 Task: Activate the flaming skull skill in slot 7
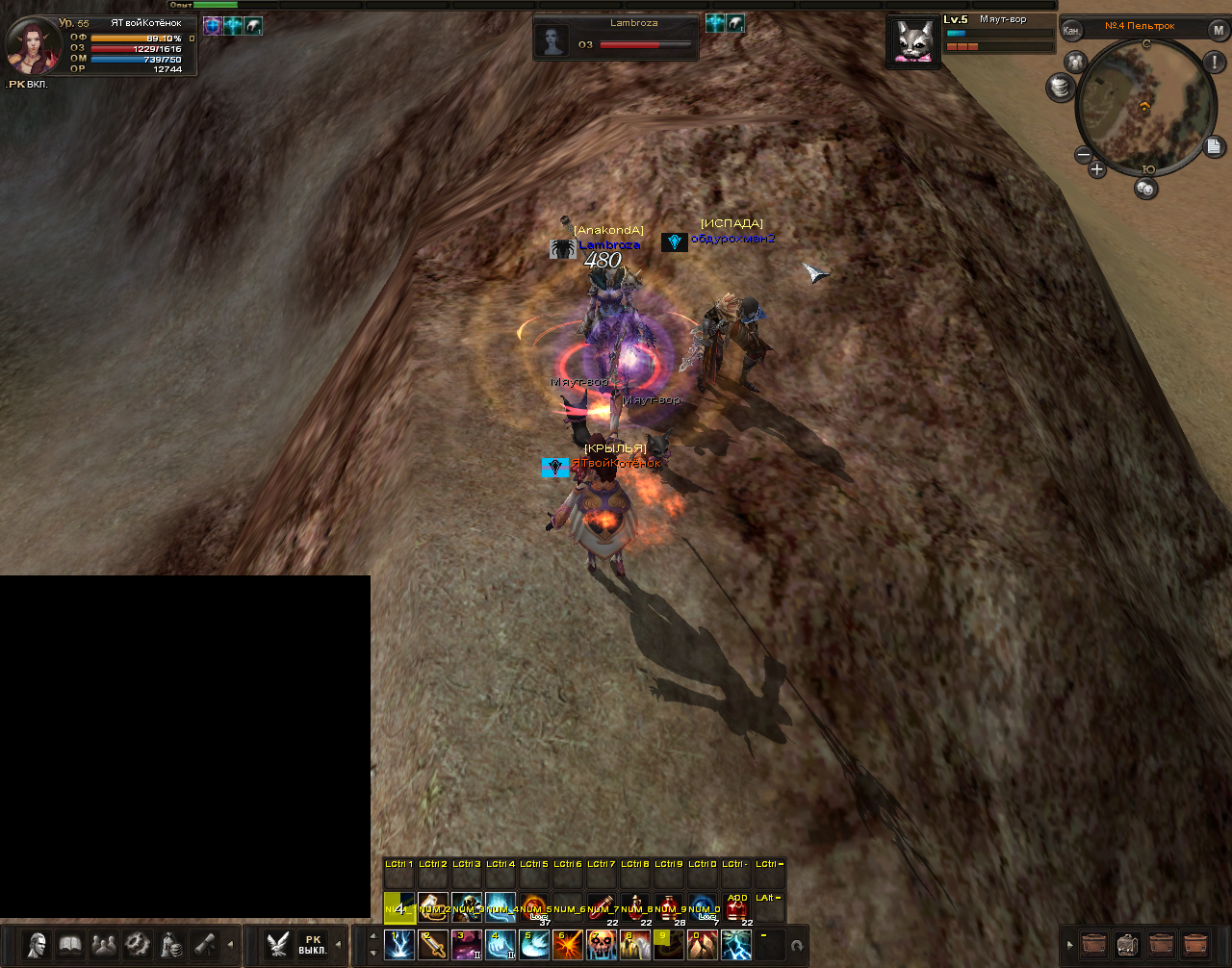pyautogui.click(x=602, y=945)
